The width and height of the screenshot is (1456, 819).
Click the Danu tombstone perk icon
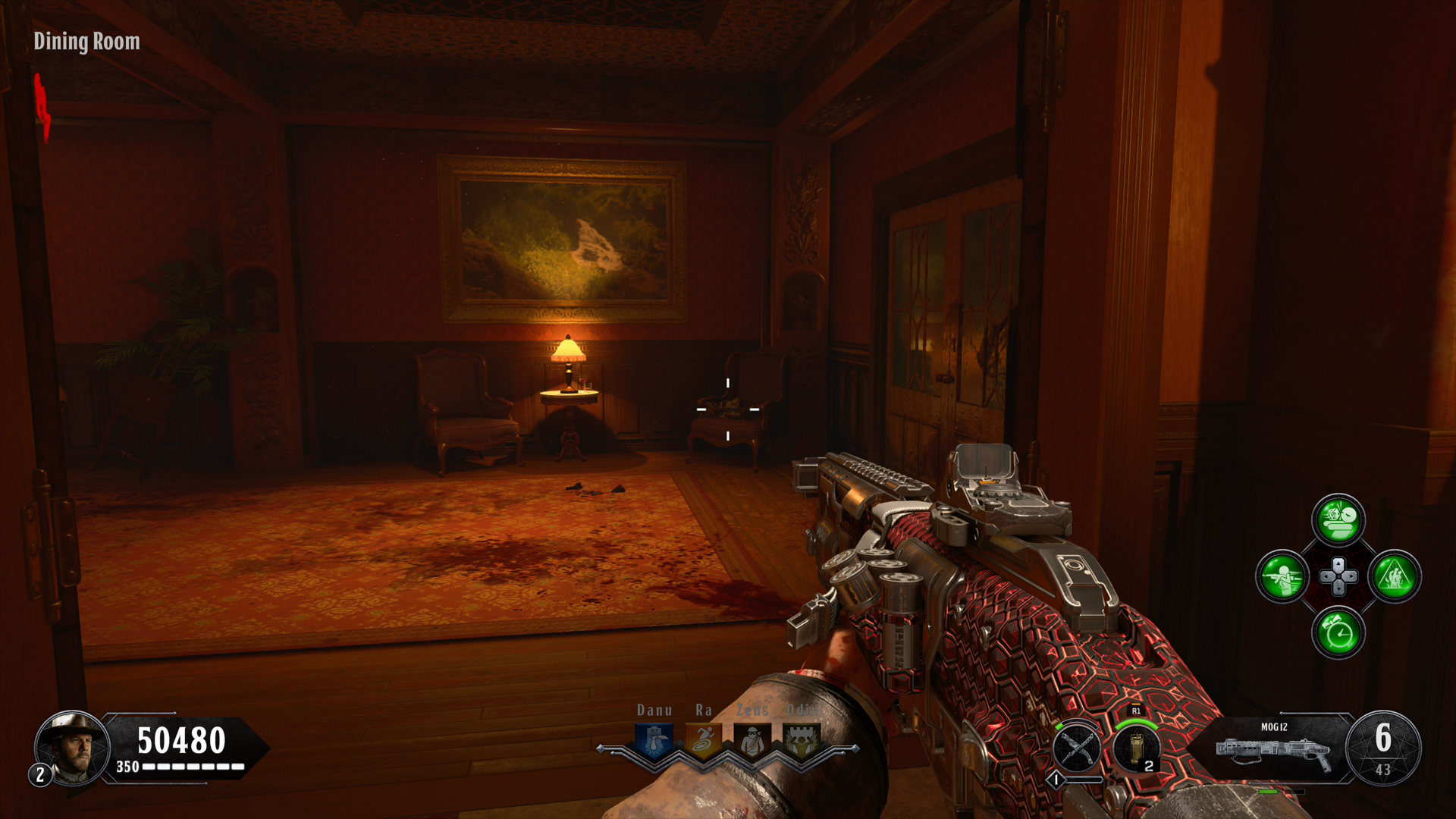pos(654,739)
